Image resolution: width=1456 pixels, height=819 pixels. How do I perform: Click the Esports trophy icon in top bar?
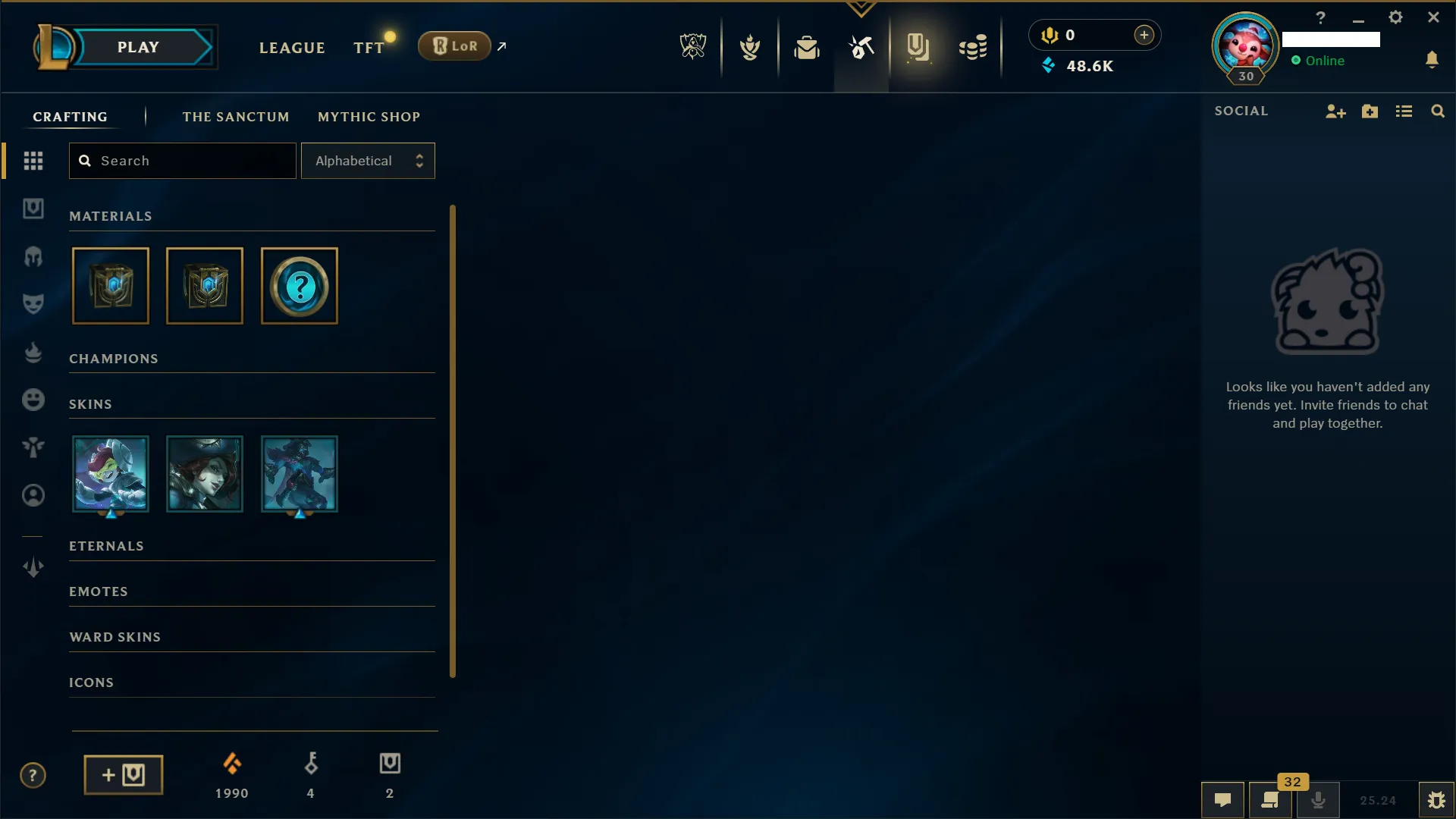click(693, 45)
